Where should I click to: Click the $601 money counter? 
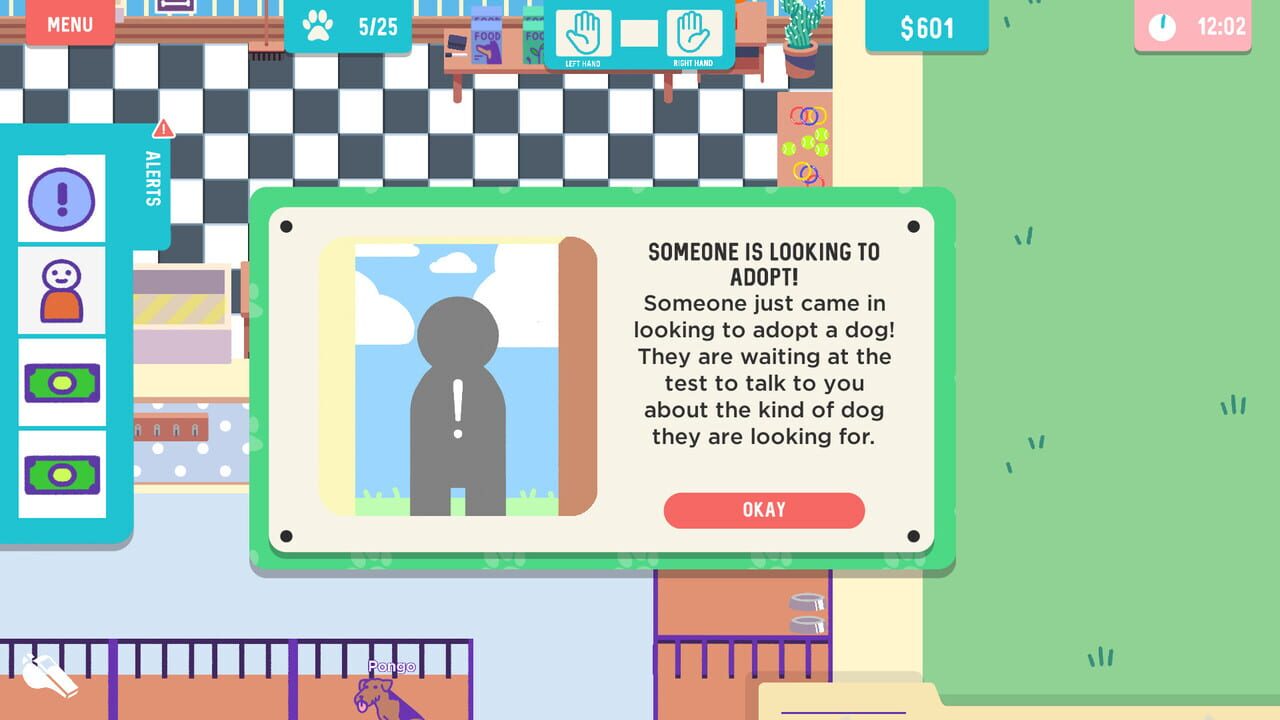tap(926, 26)
